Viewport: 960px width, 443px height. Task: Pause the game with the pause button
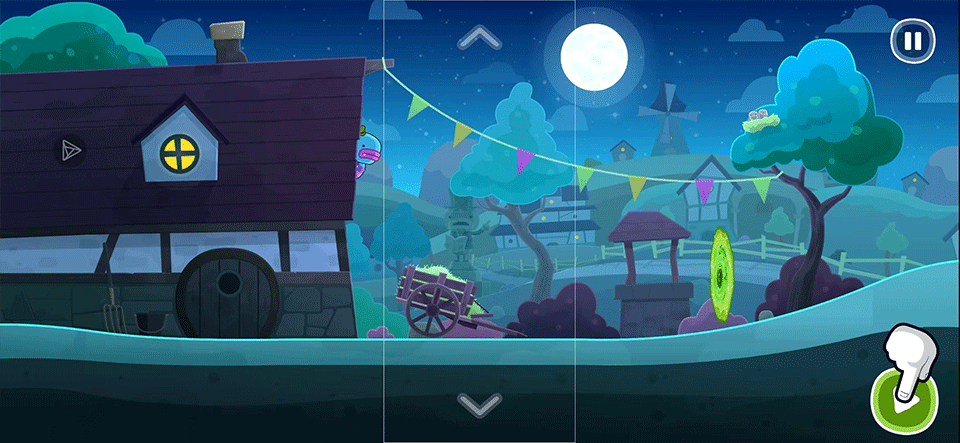tap(912, 41)
